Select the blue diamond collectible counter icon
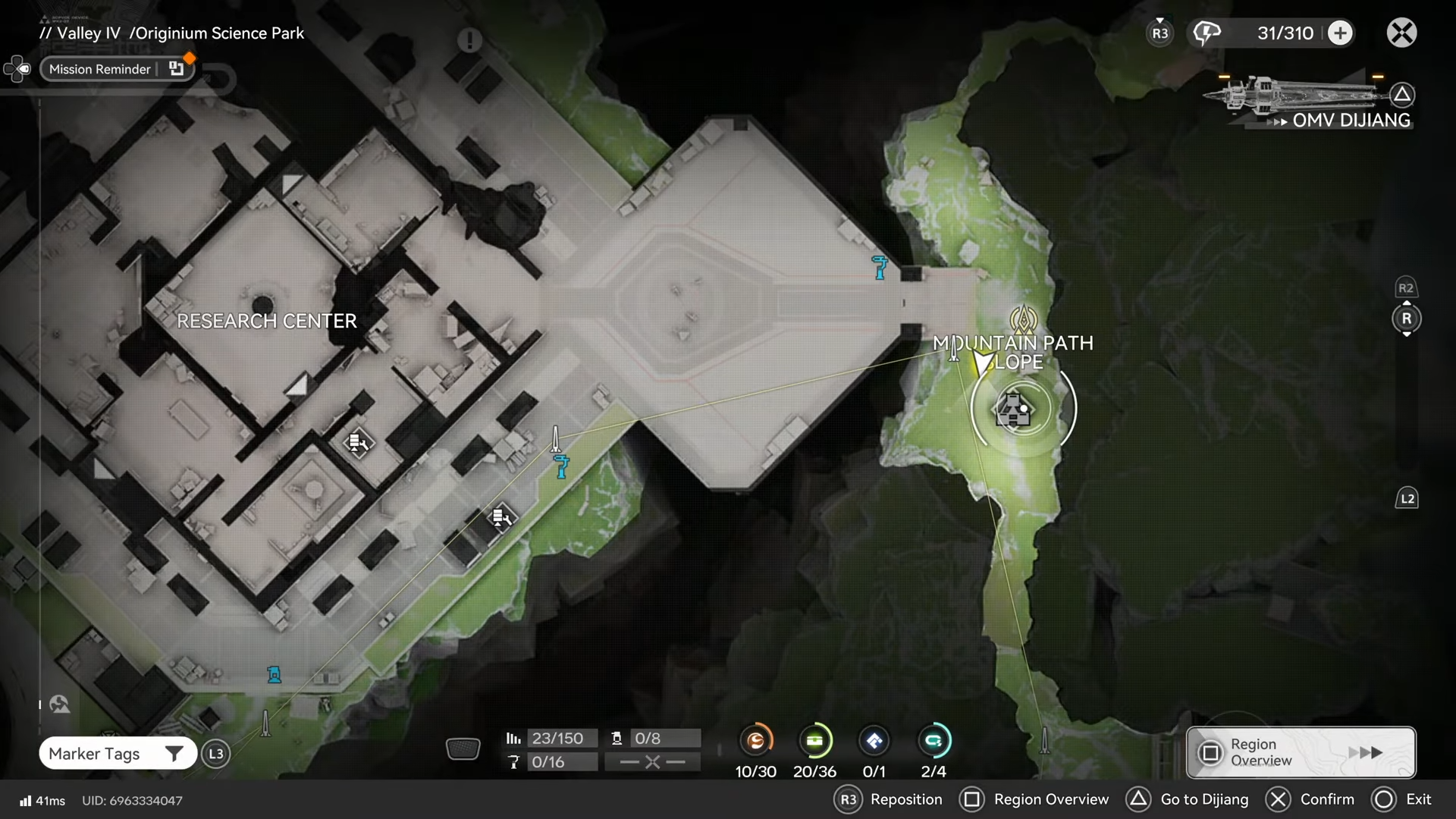Screen dimensions: 1456x819 click(x=874, y=741)
